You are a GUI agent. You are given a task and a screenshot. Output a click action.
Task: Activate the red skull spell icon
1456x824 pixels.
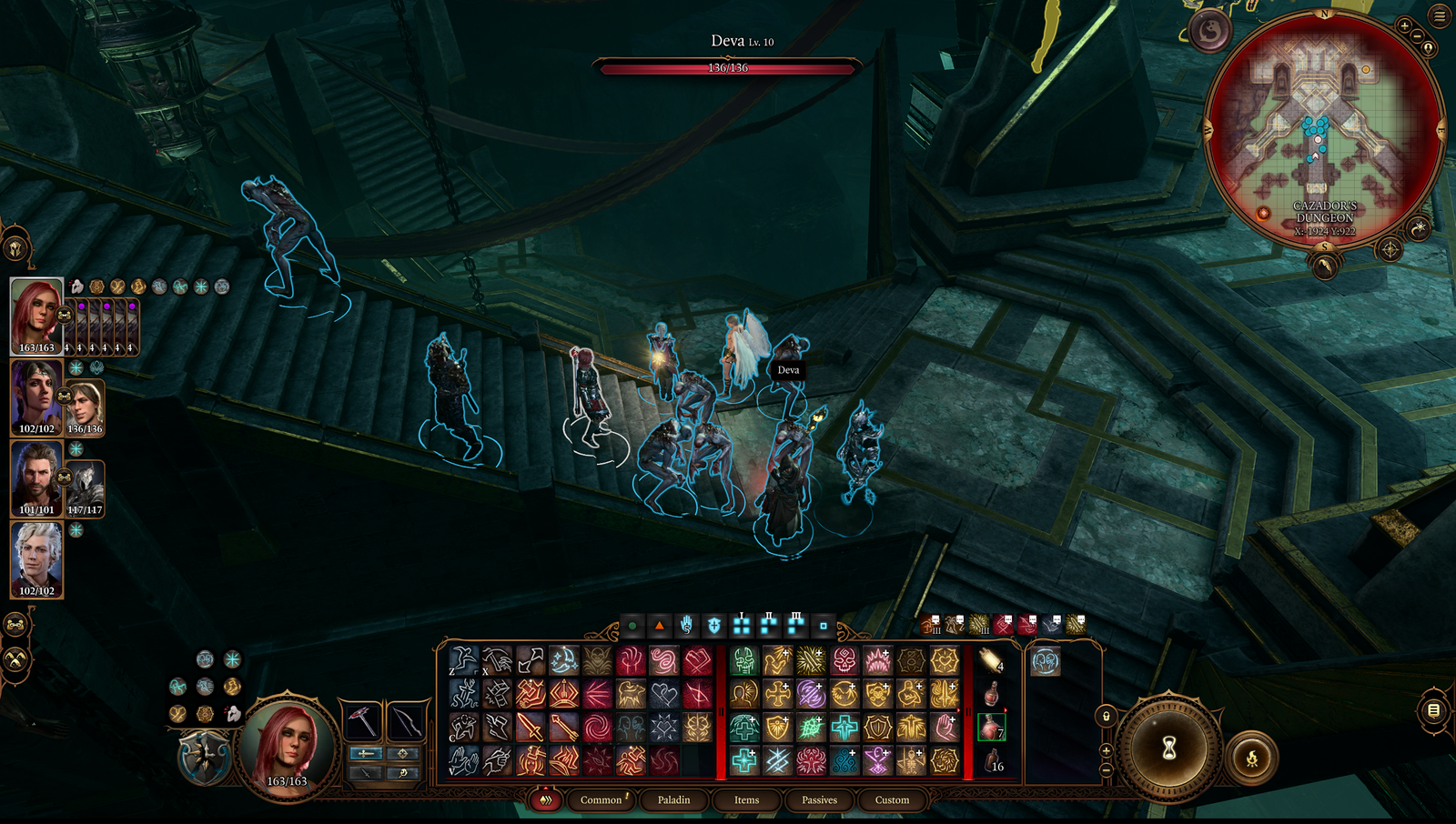click(844, 661)
